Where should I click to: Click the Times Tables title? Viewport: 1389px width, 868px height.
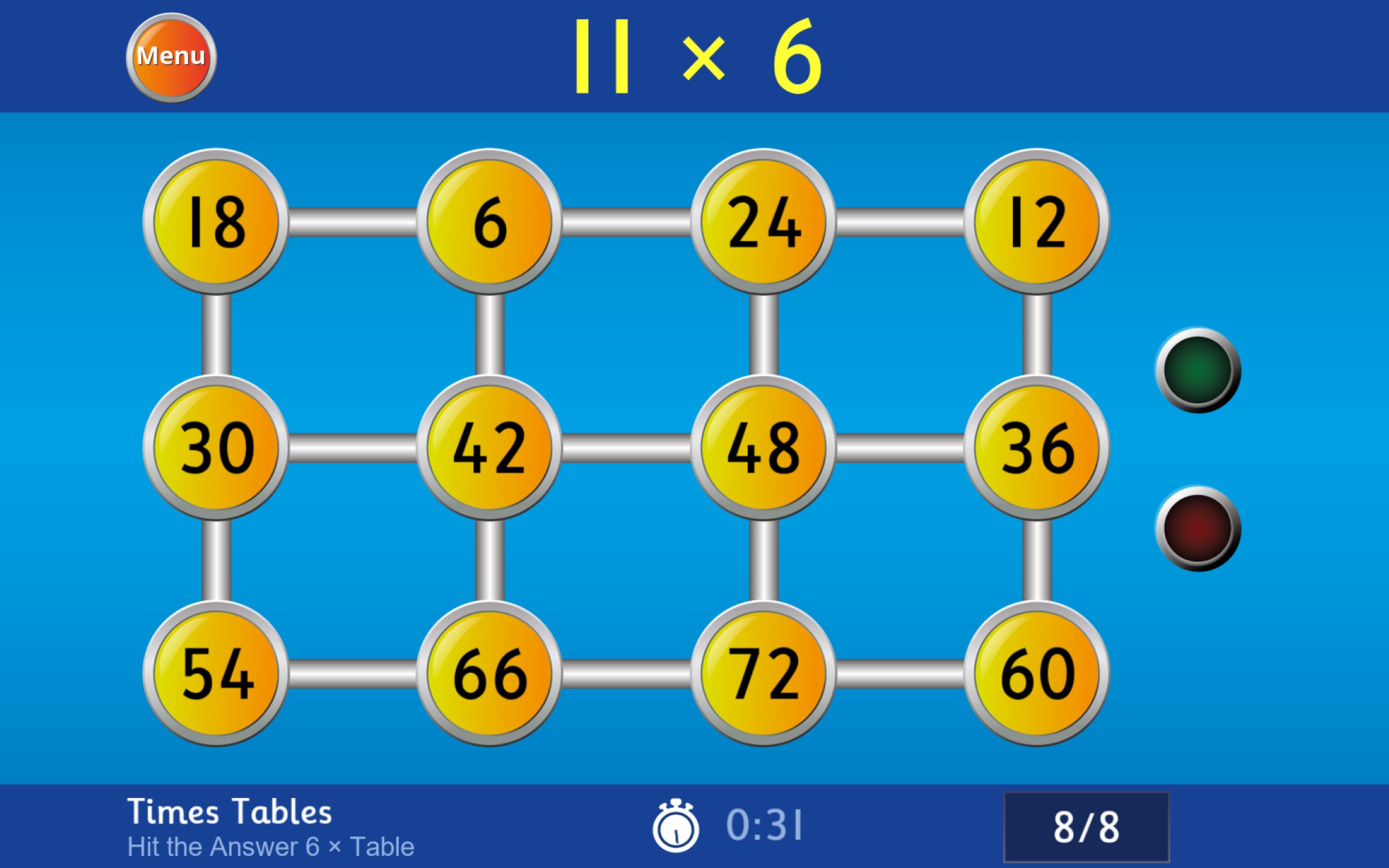point(229,811)
